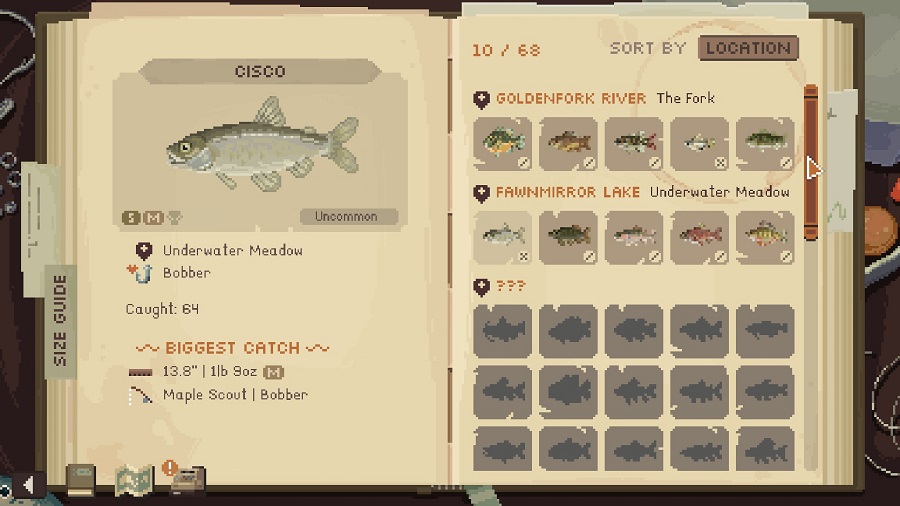Viewport: 900px width, 506px height.
Task: Open the journal book icon
Action: coord(81,480)
